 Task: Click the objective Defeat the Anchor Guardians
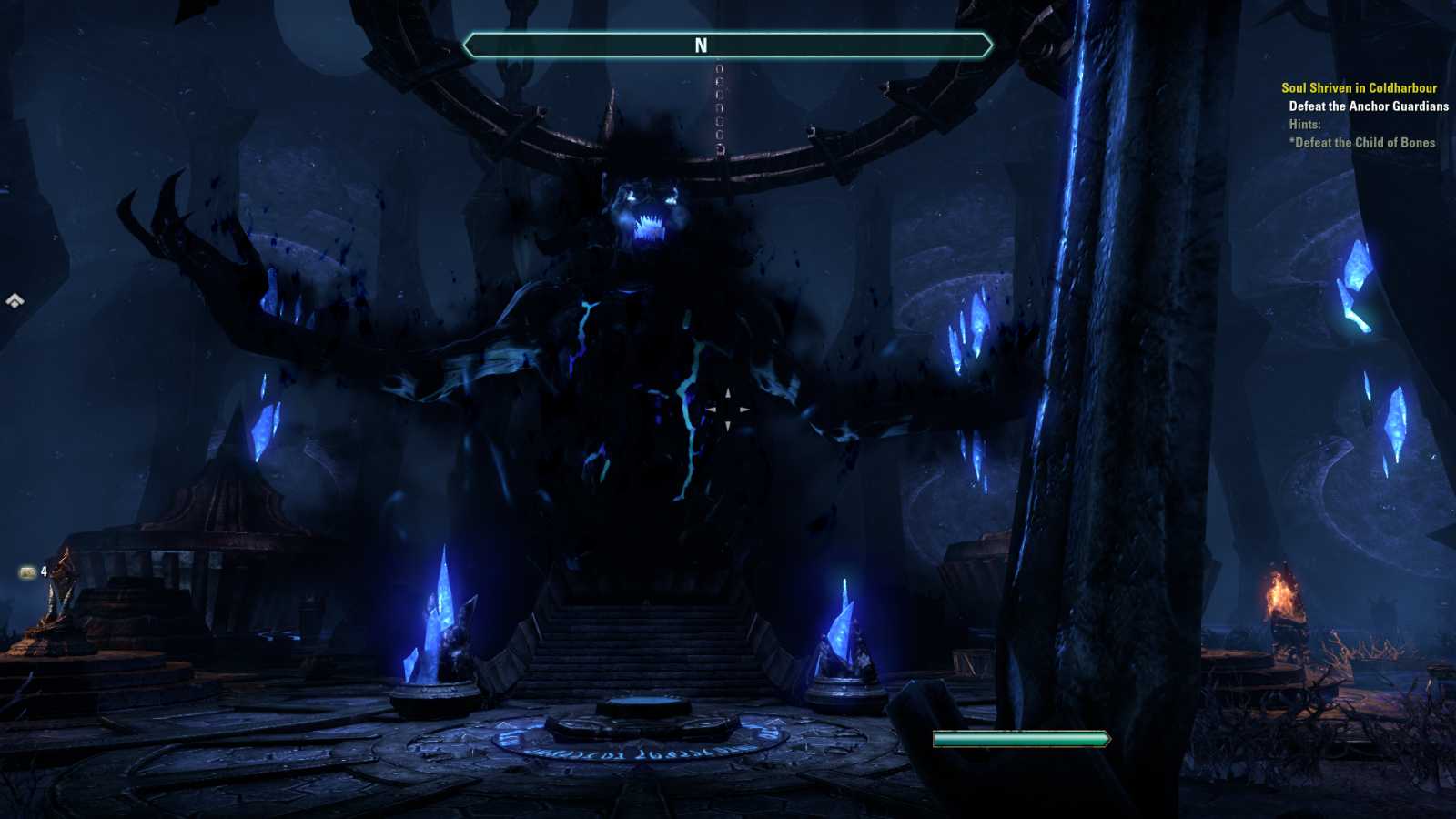pyautogui.click(x=1367, y=106)
